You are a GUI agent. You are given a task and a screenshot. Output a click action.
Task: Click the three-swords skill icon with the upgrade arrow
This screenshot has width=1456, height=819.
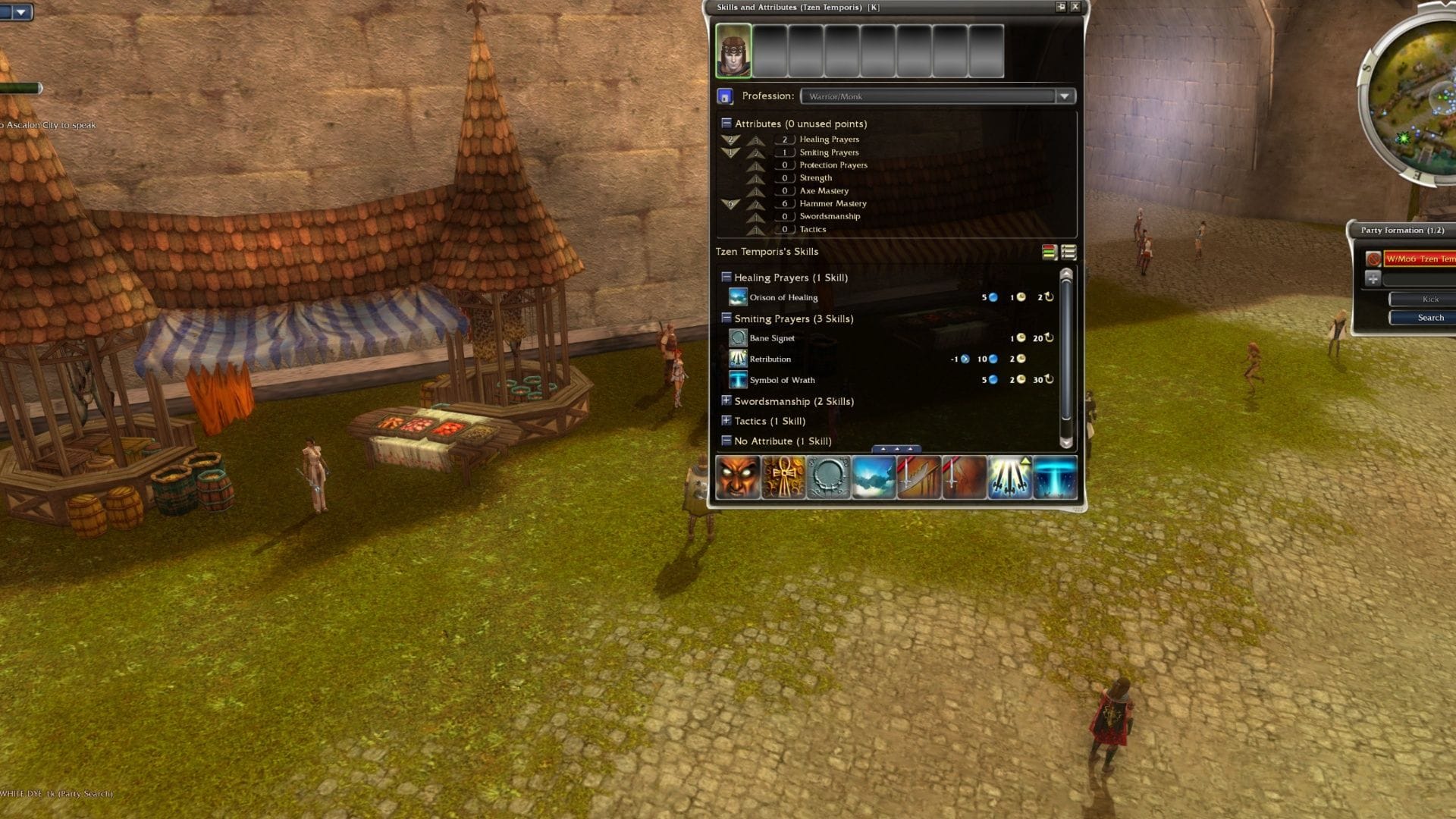(x=1010, y=477)
